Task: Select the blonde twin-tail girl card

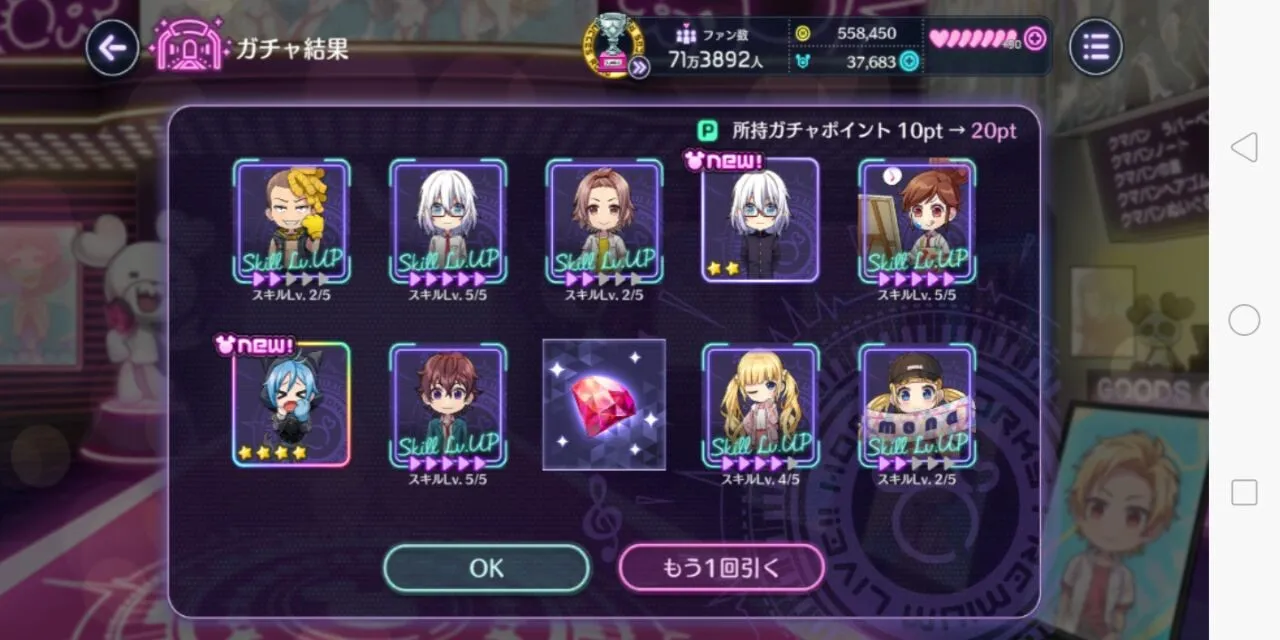Action: [x=760, y=405]
